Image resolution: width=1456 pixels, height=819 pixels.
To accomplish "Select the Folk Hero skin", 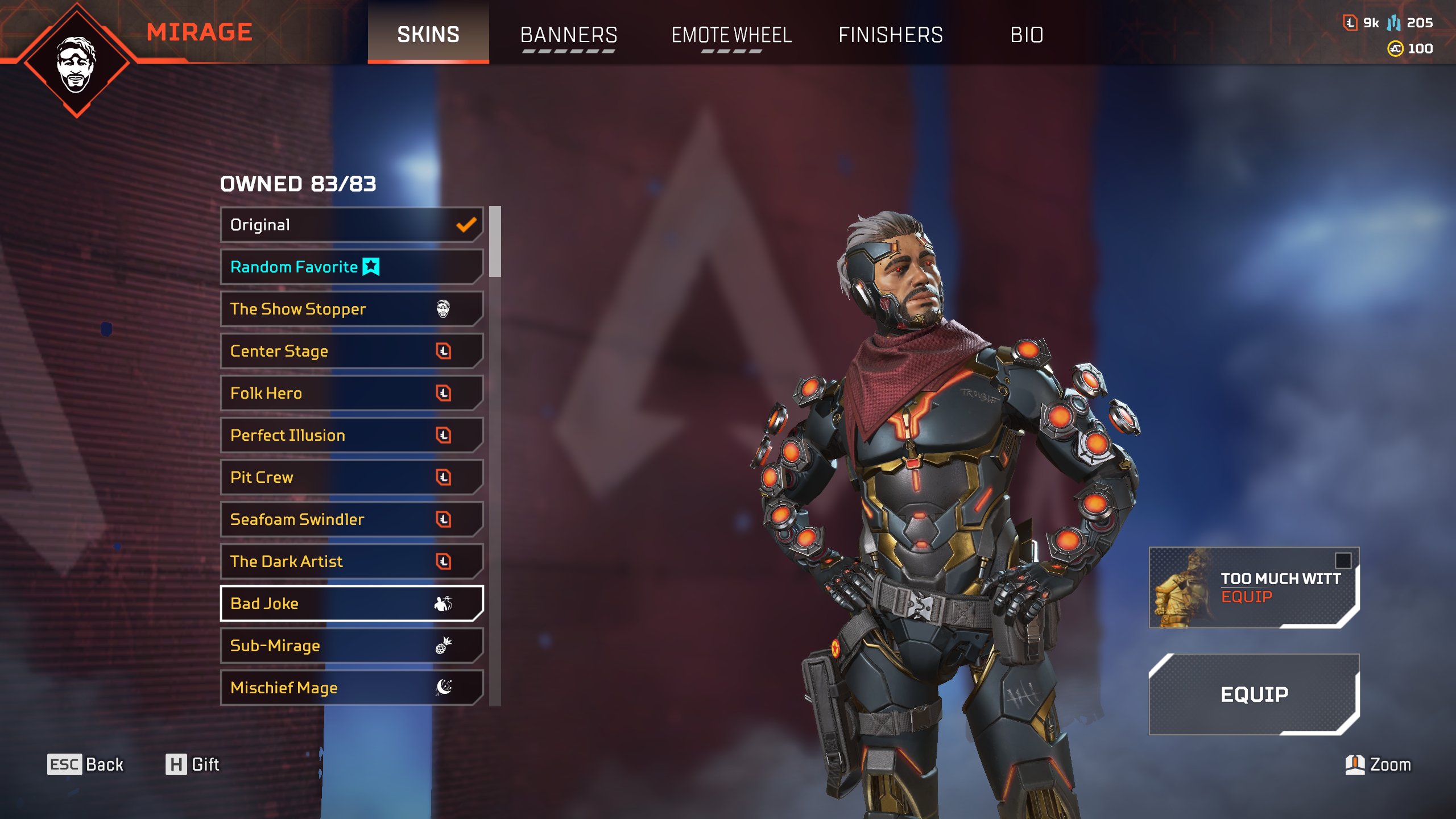I will coord(351,393).
